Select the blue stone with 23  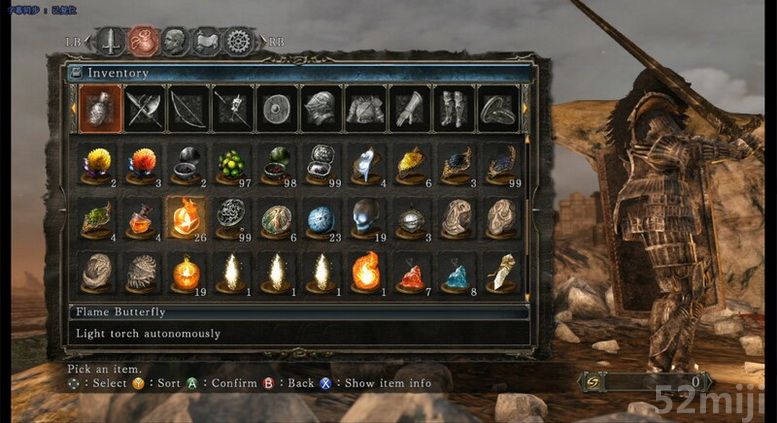tap(321, 217)
